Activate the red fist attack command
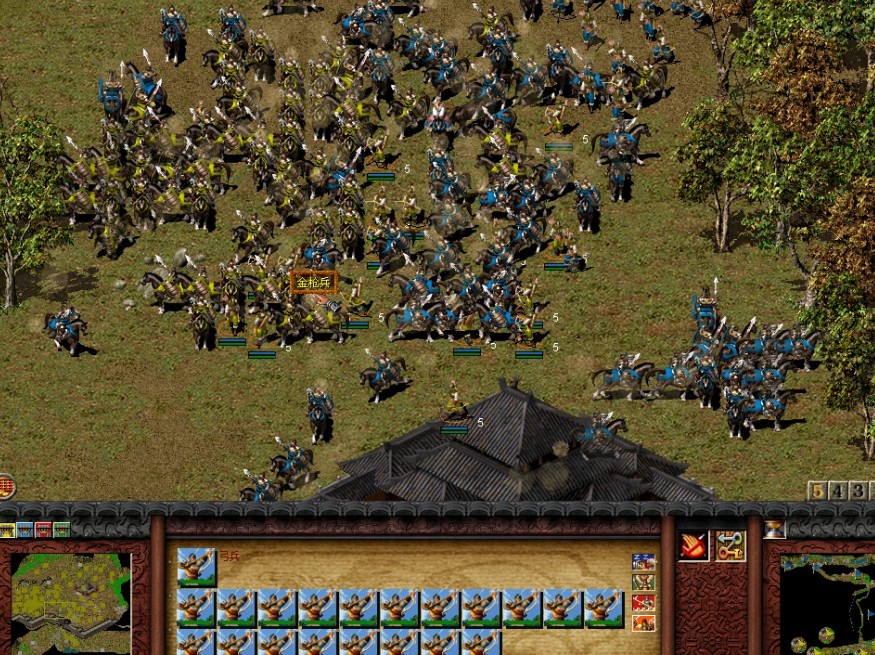Image resolution: width=875 pixels, height=655 pixels. (693, 545)
